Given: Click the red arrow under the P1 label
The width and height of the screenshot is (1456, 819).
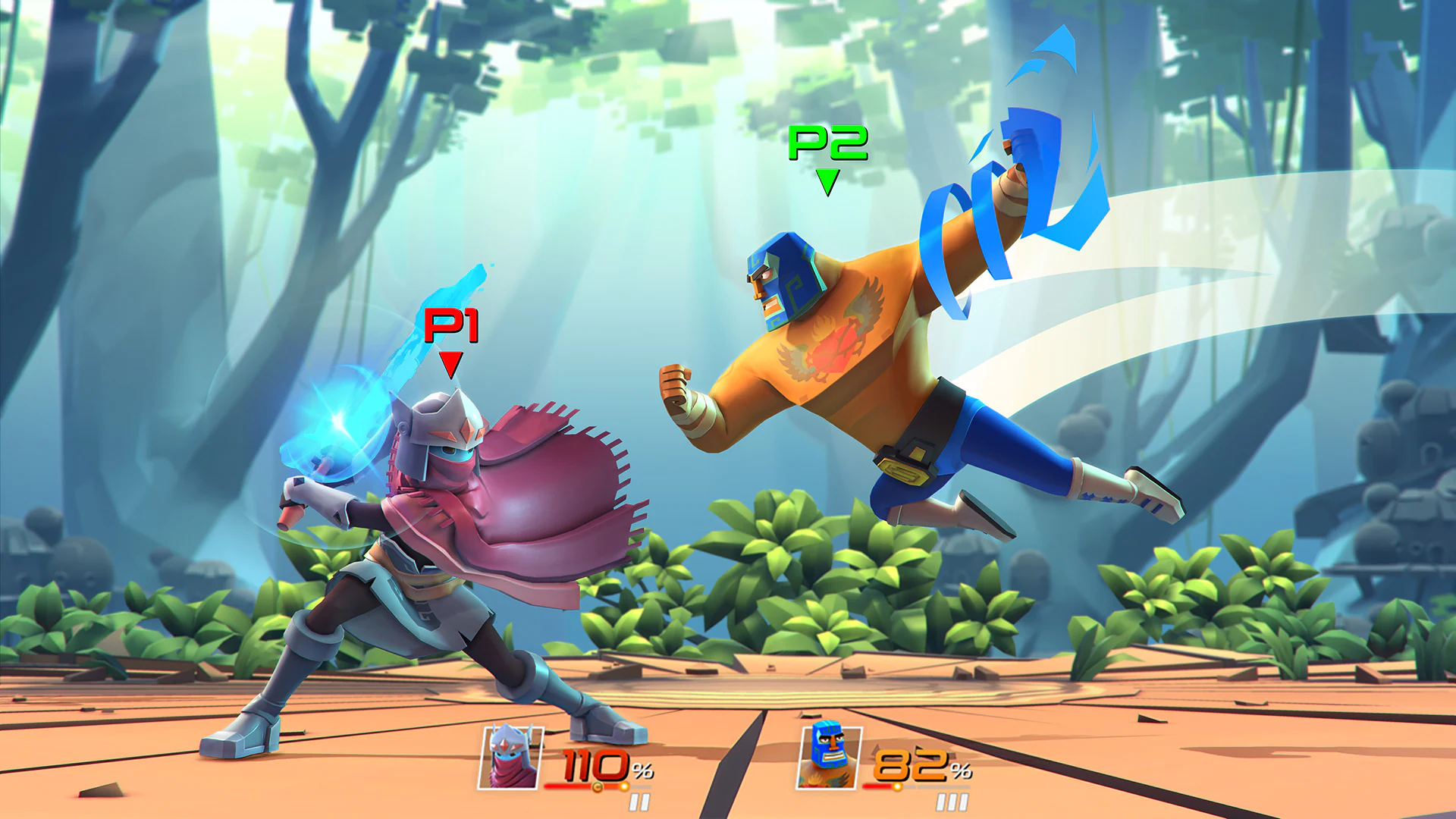Looking at the screenshot, I should click(450, 366).
